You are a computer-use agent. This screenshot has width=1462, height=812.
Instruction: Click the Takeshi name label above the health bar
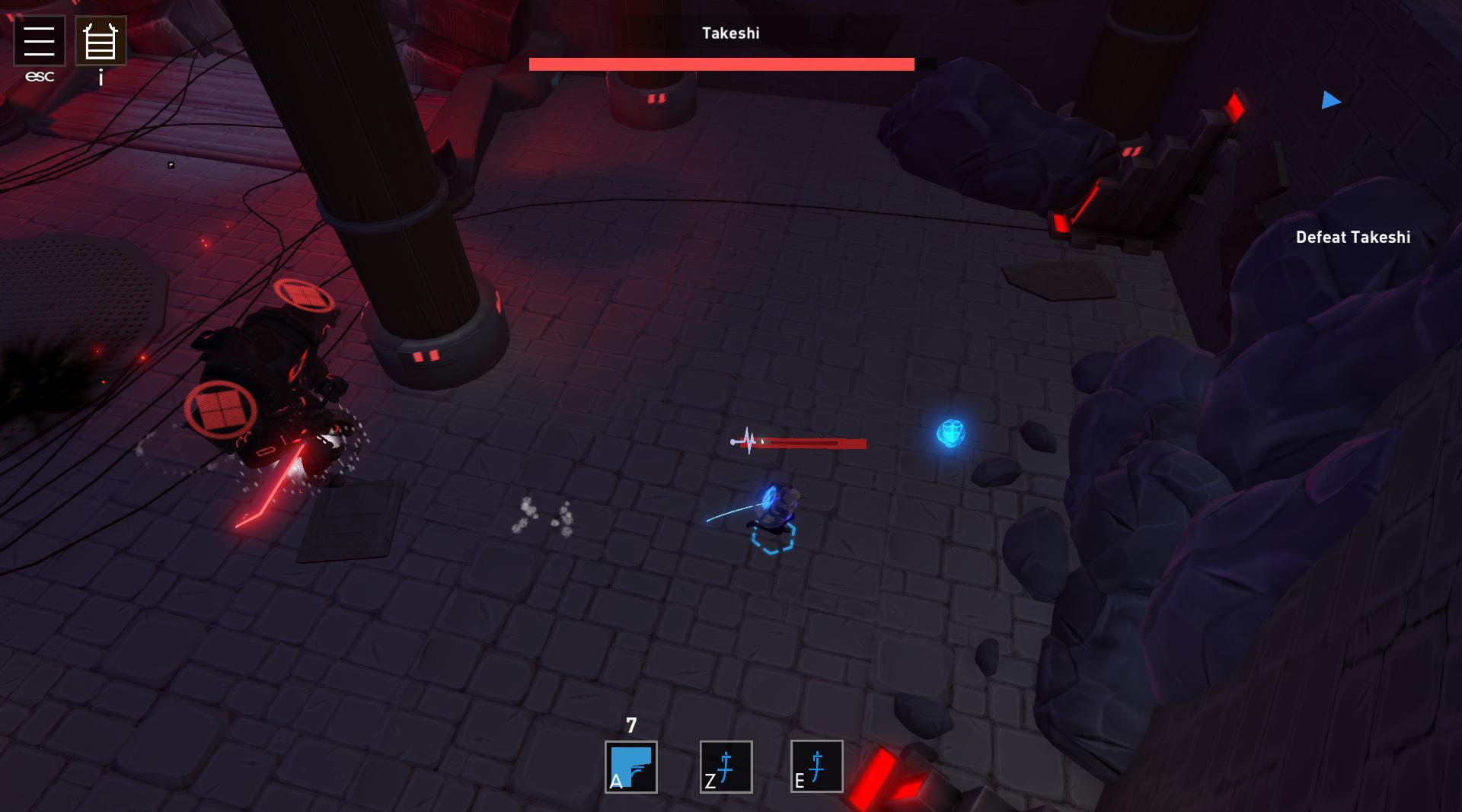729,33
